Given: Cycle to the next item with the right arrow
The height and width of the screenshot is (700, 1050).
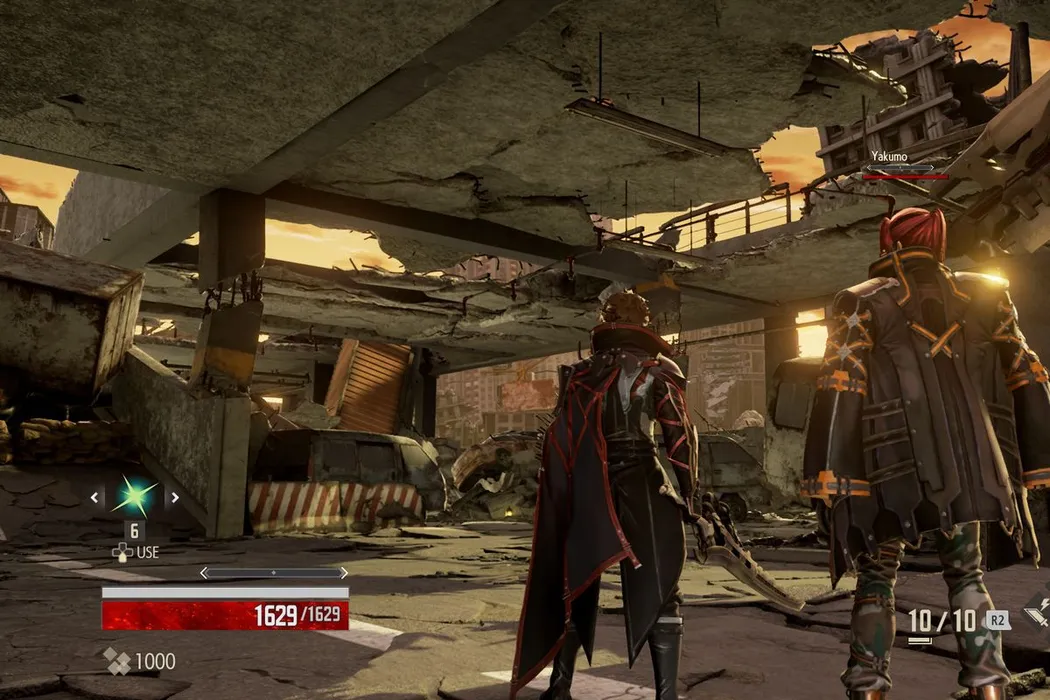Looking at the screenshot, I should [174, 496].
